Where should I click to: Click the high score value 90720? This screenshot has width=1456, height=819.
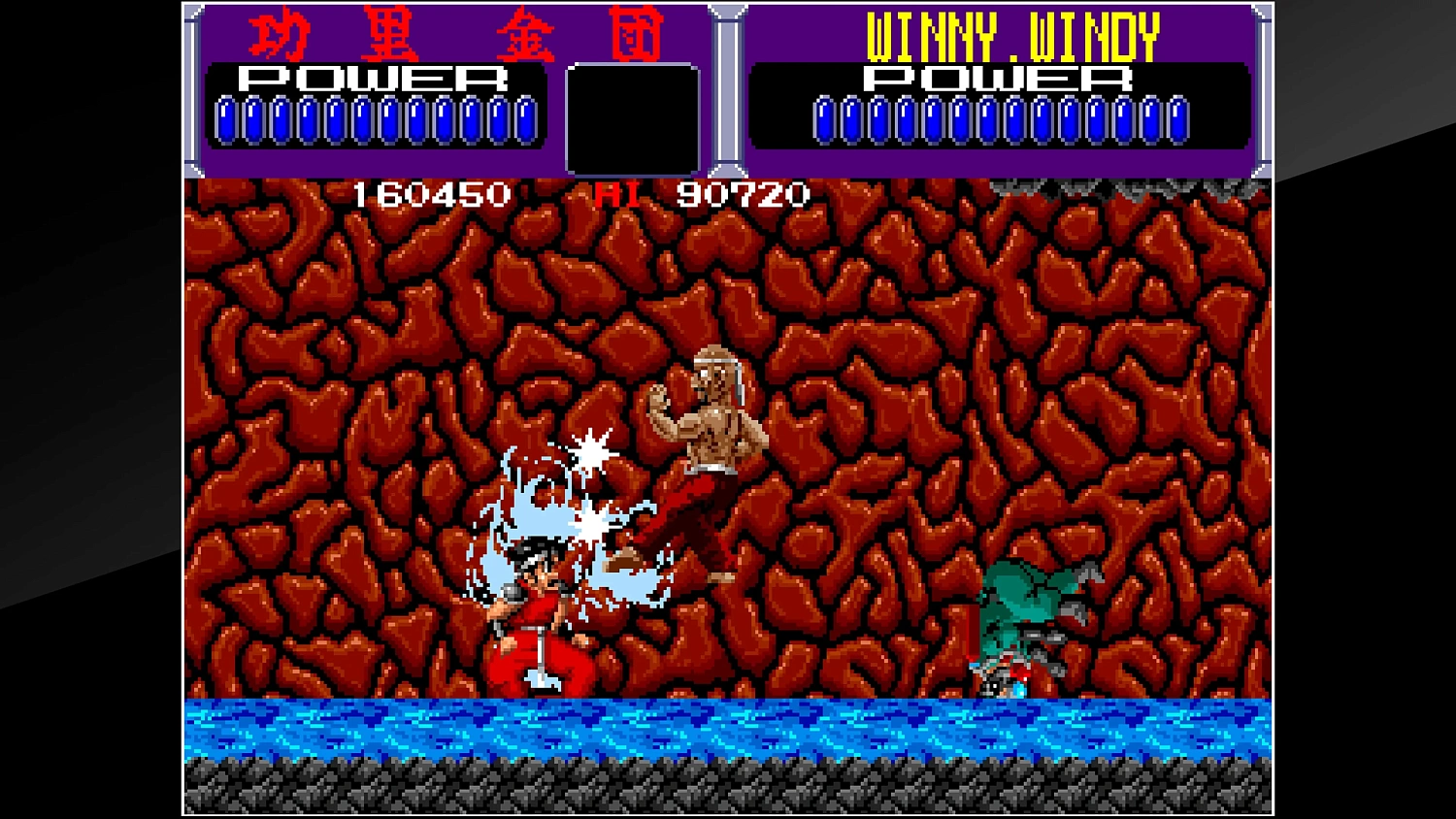[x=744, y=195]
